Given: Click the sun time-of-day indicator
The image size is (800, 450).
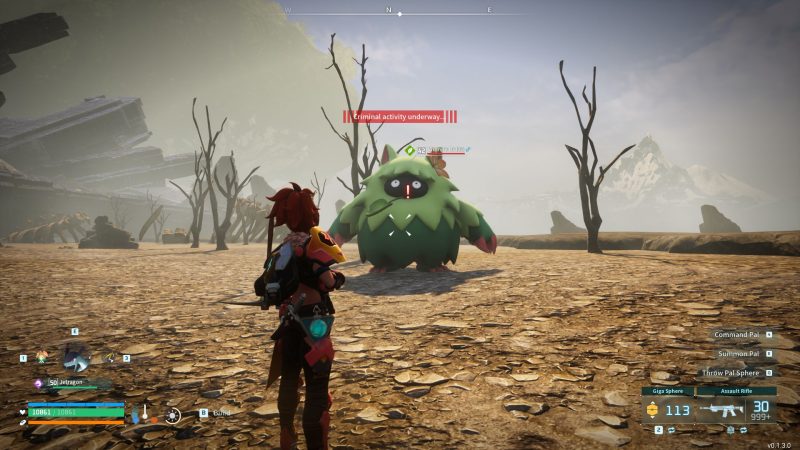Looking at the screenshot, I should pos(173,414).
